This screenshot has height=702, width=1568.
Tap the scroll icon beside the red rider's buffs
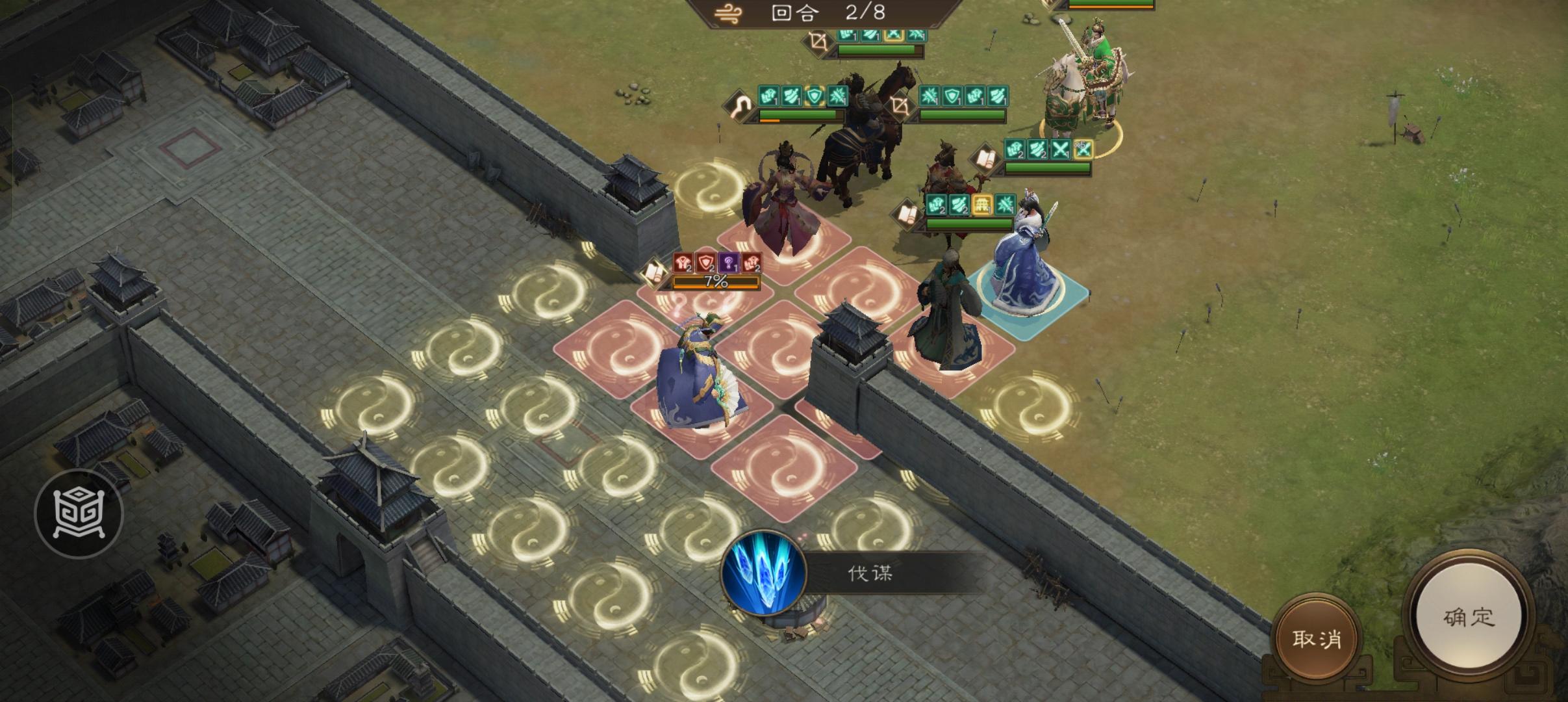tap(986, 158)
